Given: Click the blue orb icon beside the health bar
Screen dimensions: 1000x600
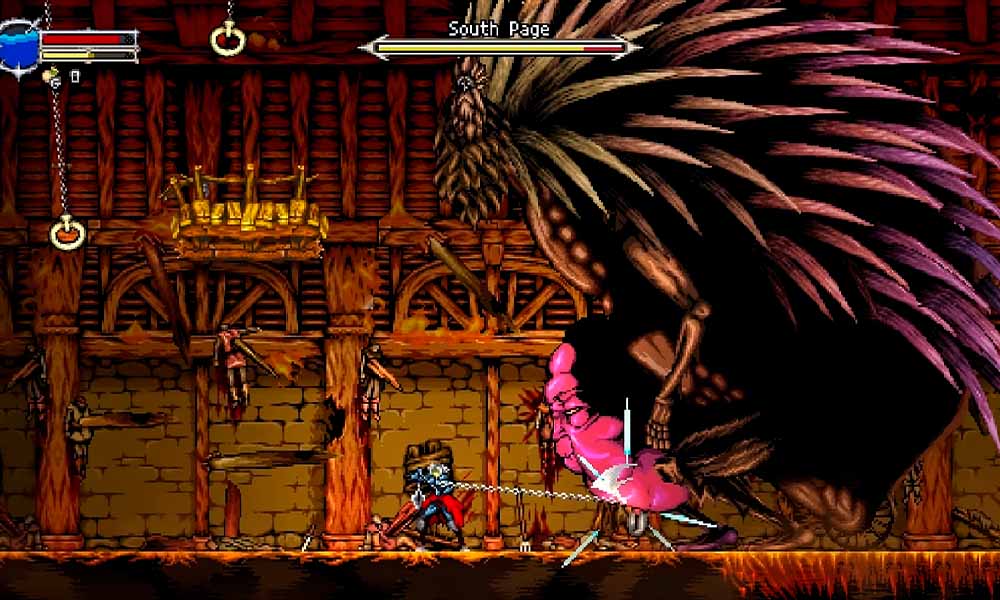Looking at the screenshot, I should coord(17,46).
